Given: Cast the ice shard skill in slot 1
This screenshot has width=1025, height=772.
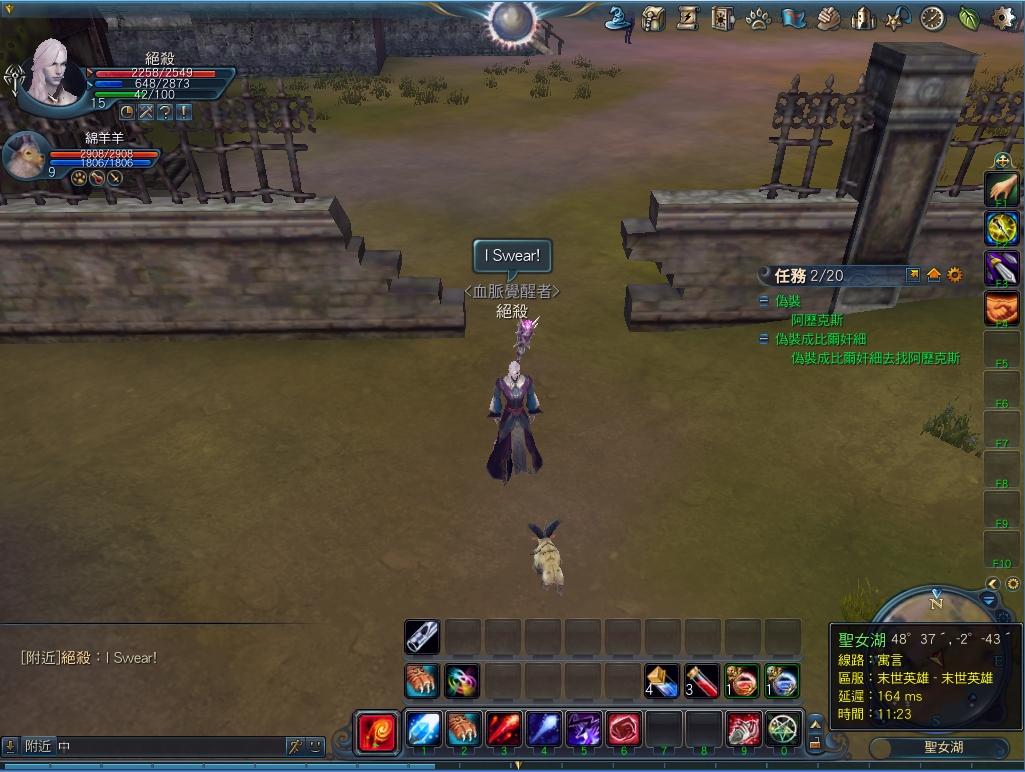Looking at the screenshot, I should point(423,729).
